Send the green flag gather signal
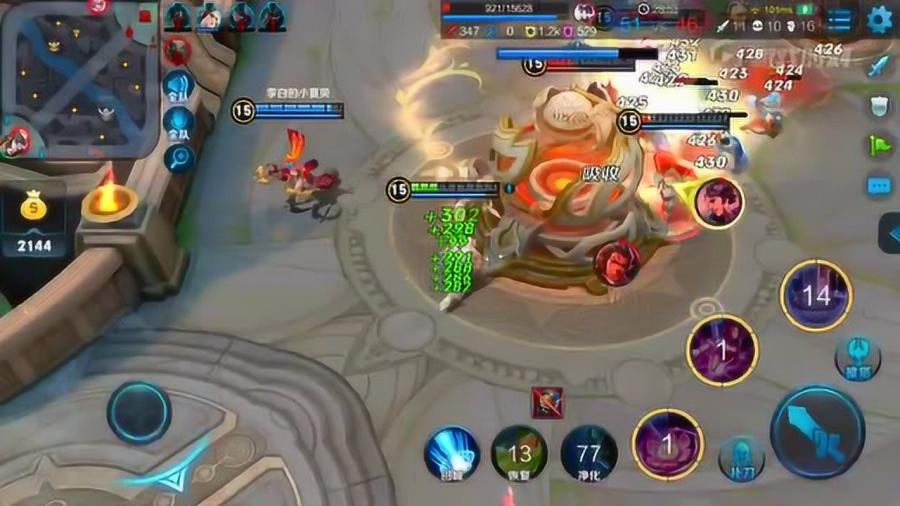 point(879,146)
